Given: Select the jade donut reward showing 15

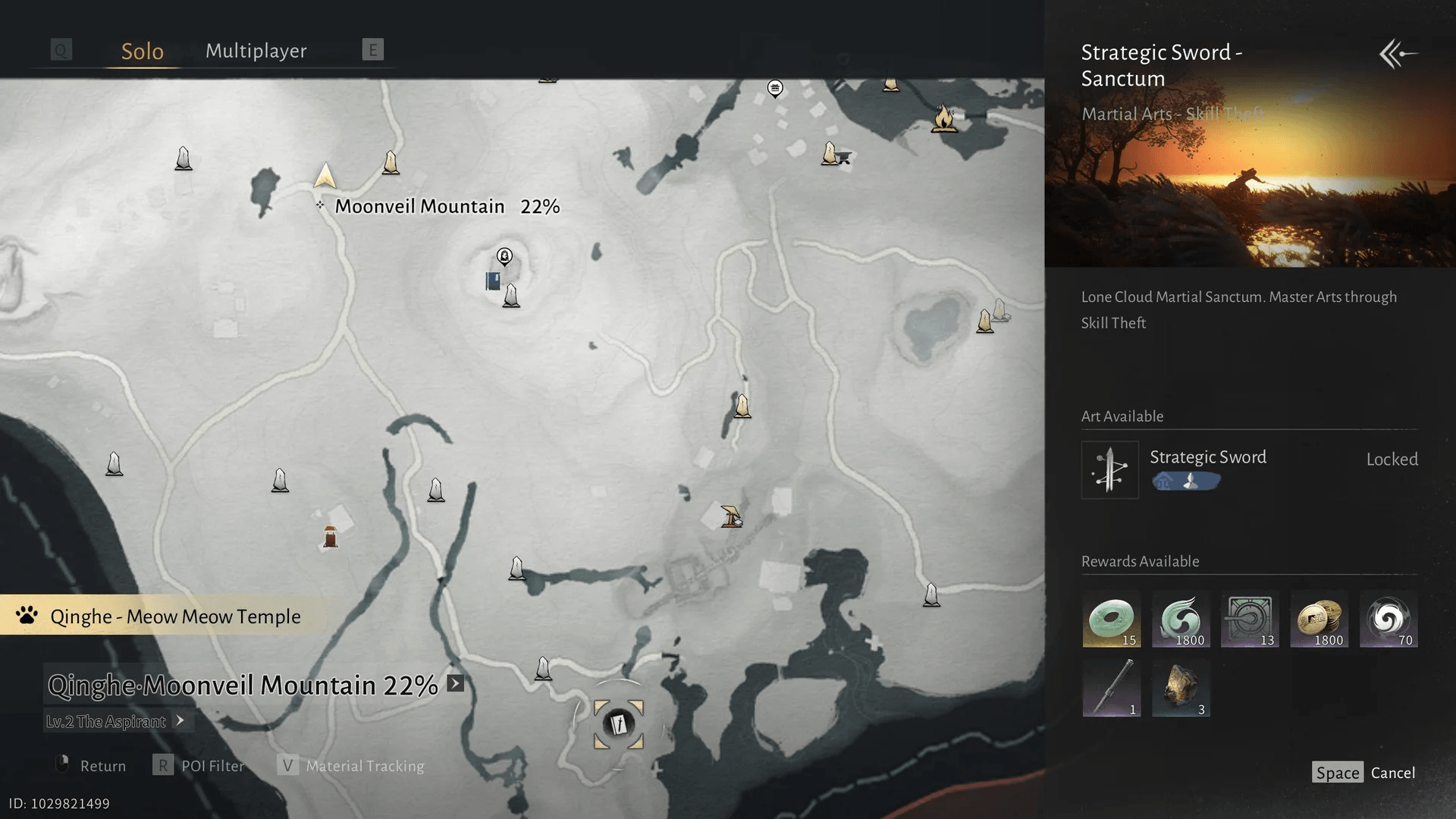Looking at the screenshot, I should [1111, 620].
